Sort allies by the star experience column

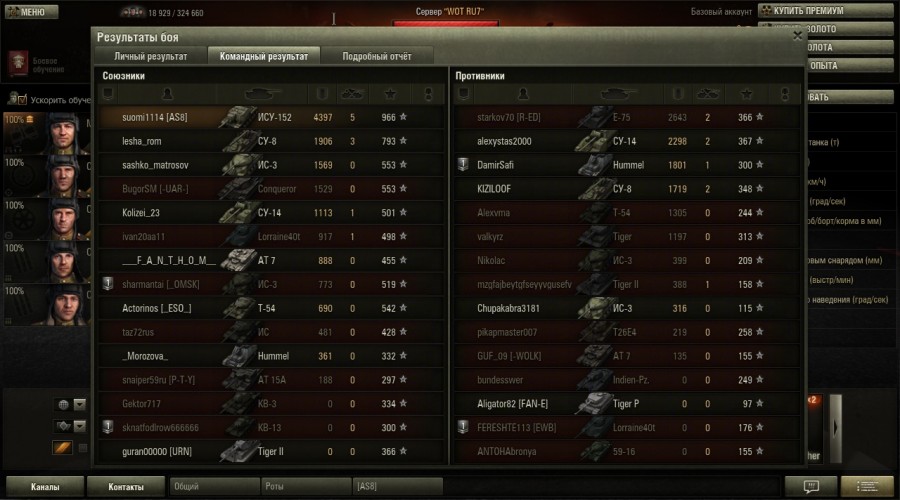(389, 94)
